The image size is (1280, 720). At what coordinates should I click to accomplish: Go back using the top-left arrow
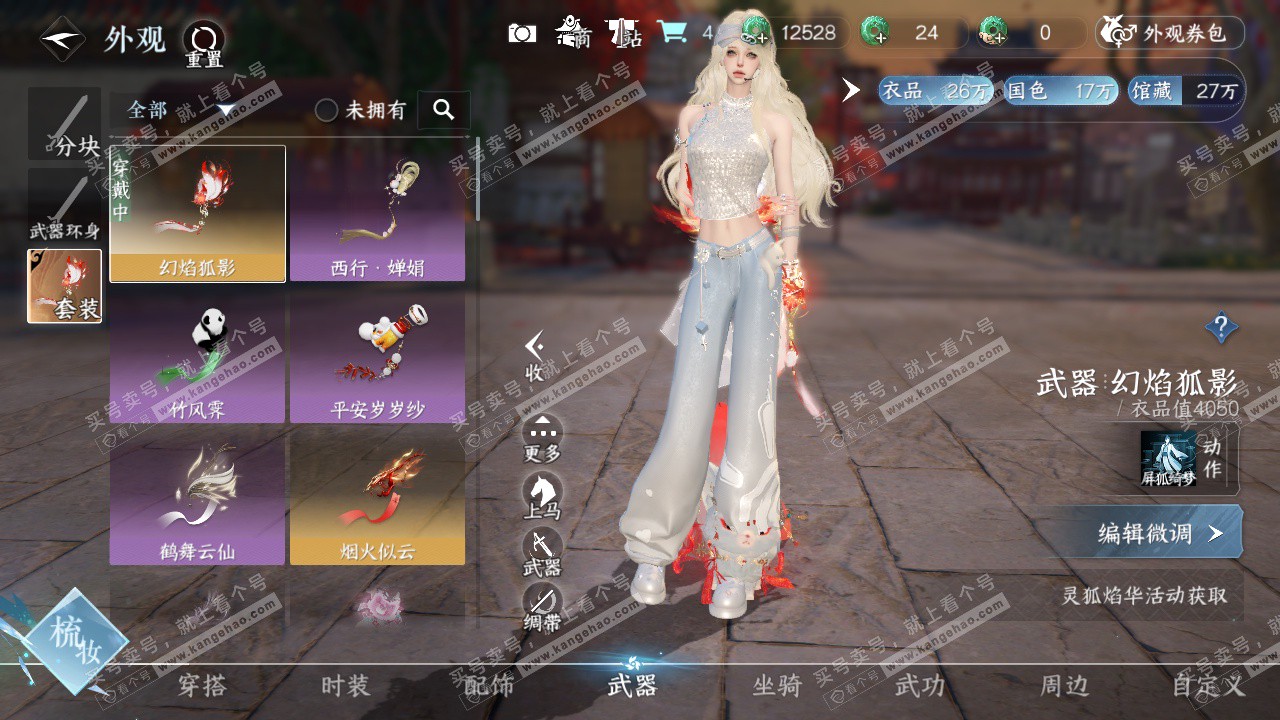coord(62,40)
